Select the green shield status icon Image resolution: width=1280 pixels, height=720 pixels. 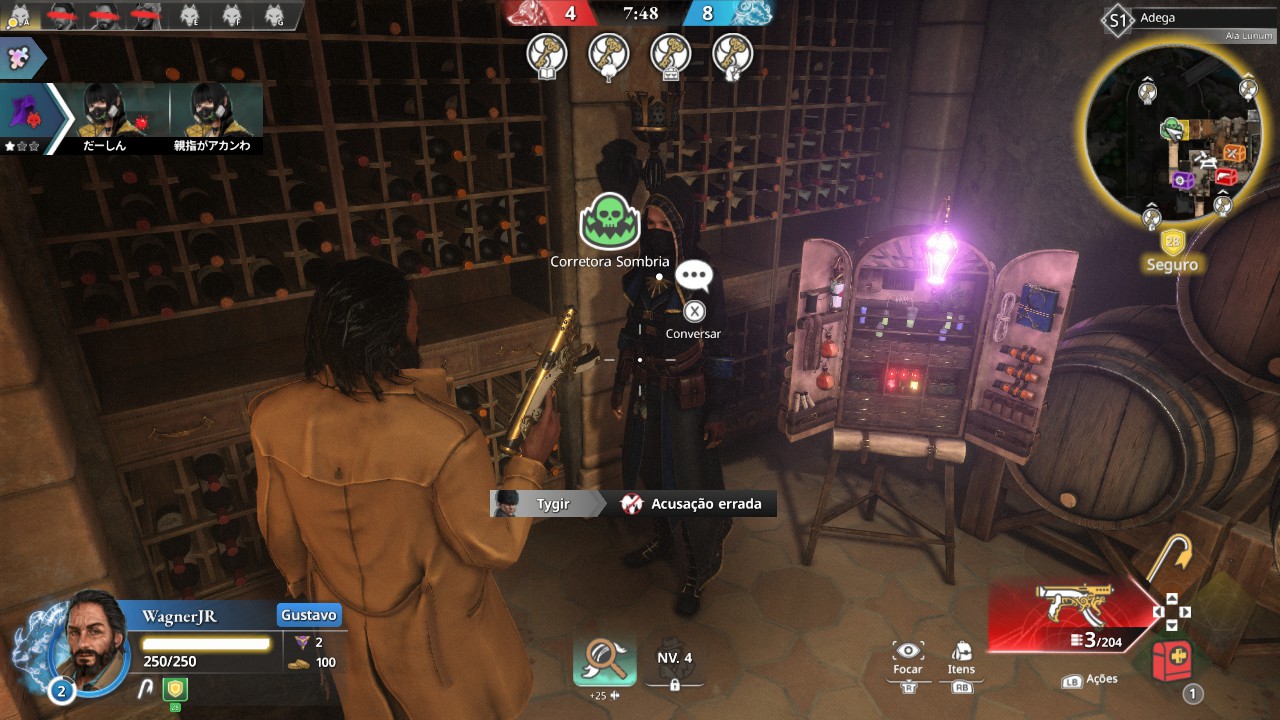pos(175,688)
